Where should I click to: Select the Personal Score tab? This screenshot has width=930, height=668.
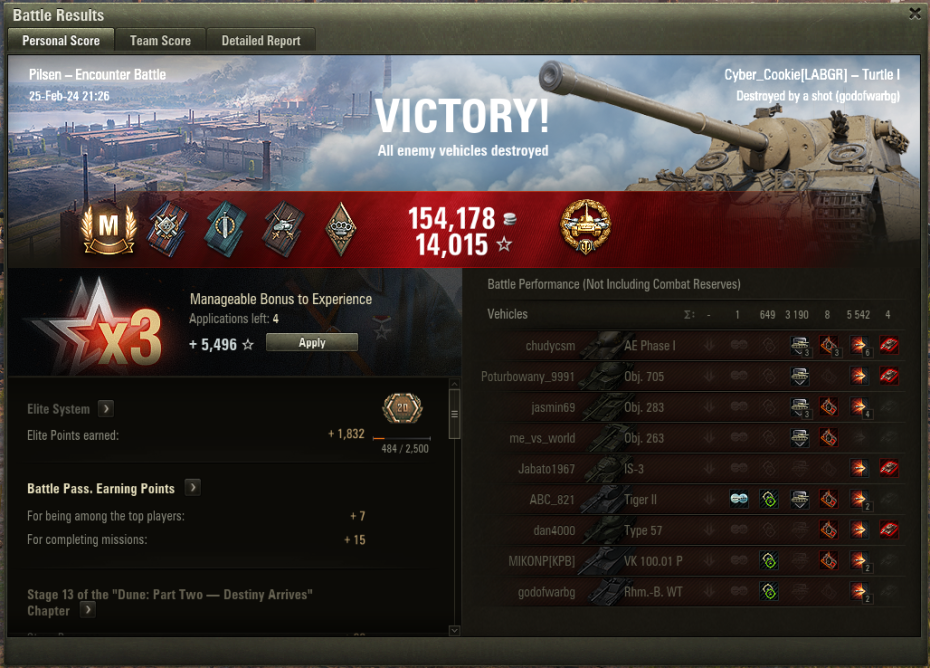coord(61,41)
